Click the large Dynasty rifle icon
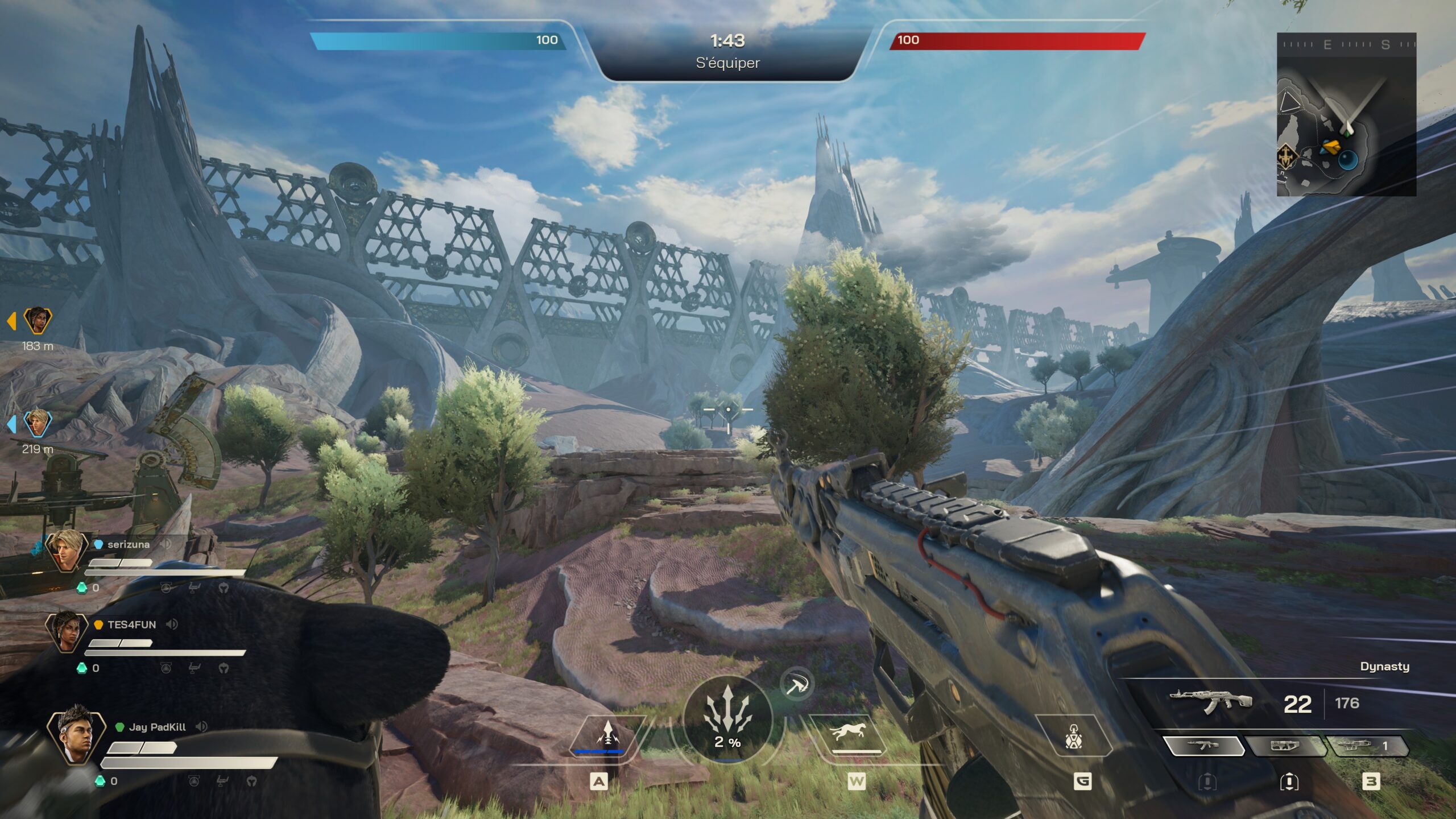The height and width of the screenshot is (819, 1456). click(x=1210, y=700)
